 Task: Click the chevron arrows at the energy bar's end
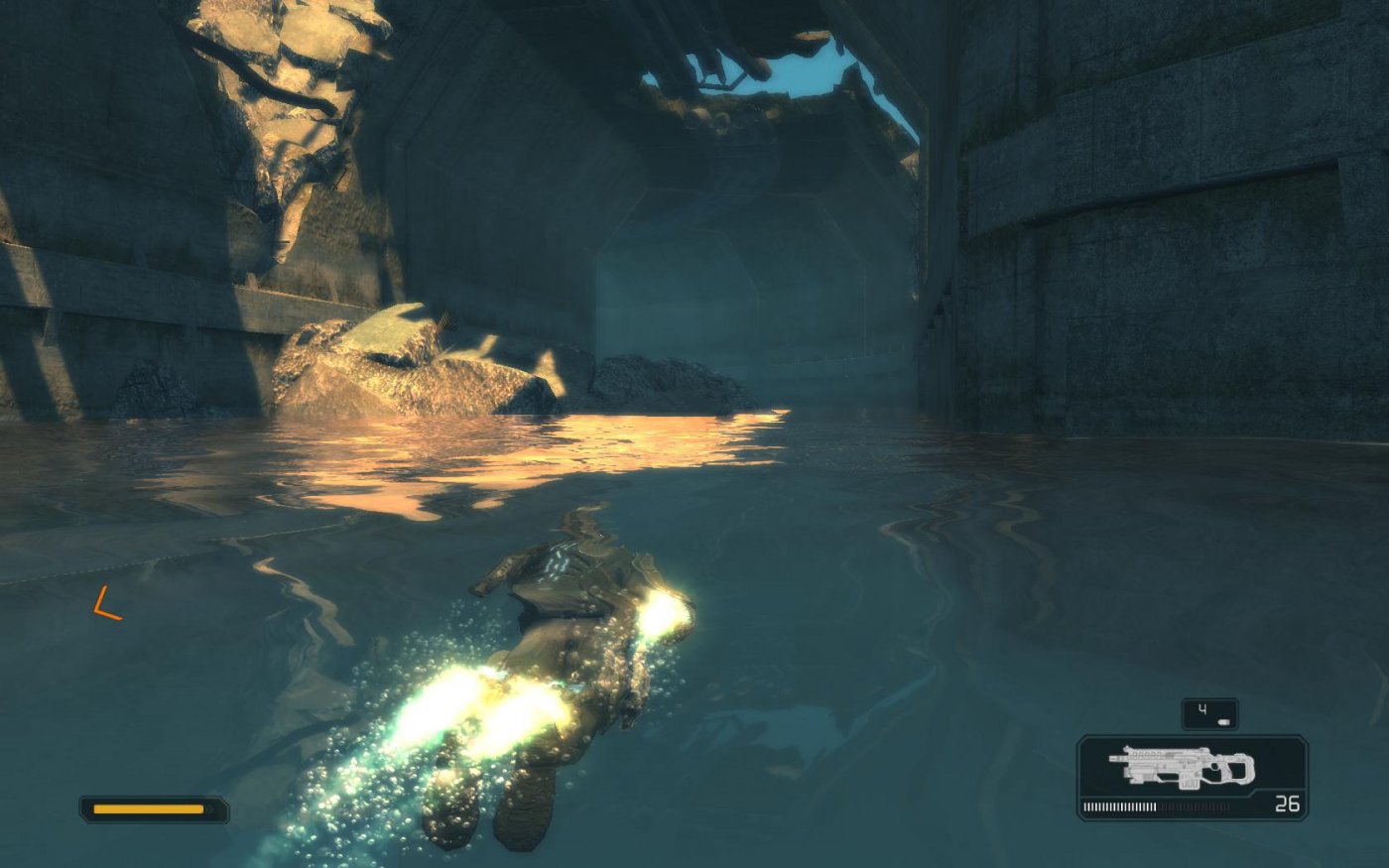(210, 808)
